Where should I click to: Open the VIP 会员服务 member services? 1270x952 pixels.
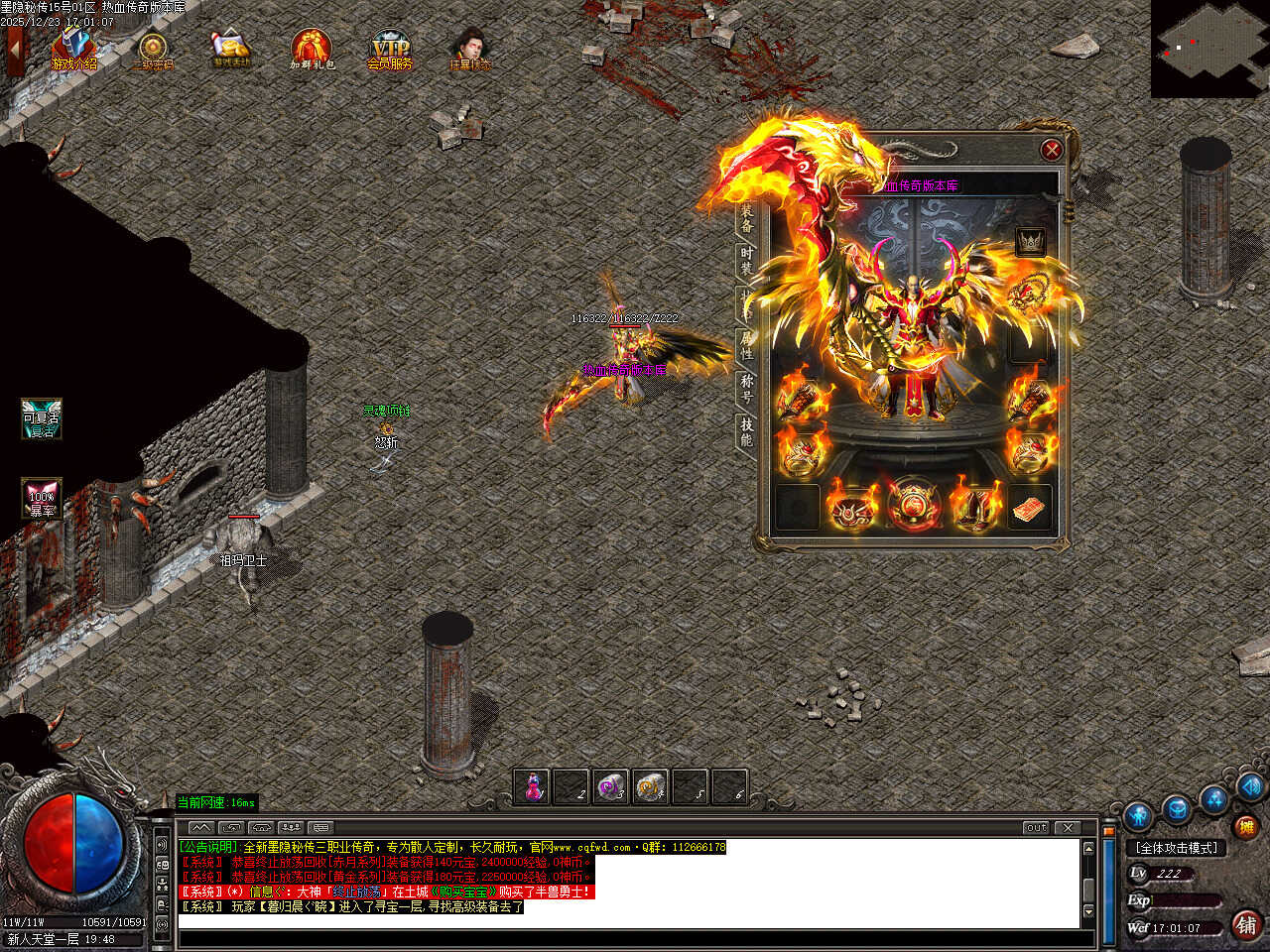click(x=390, y=50)
